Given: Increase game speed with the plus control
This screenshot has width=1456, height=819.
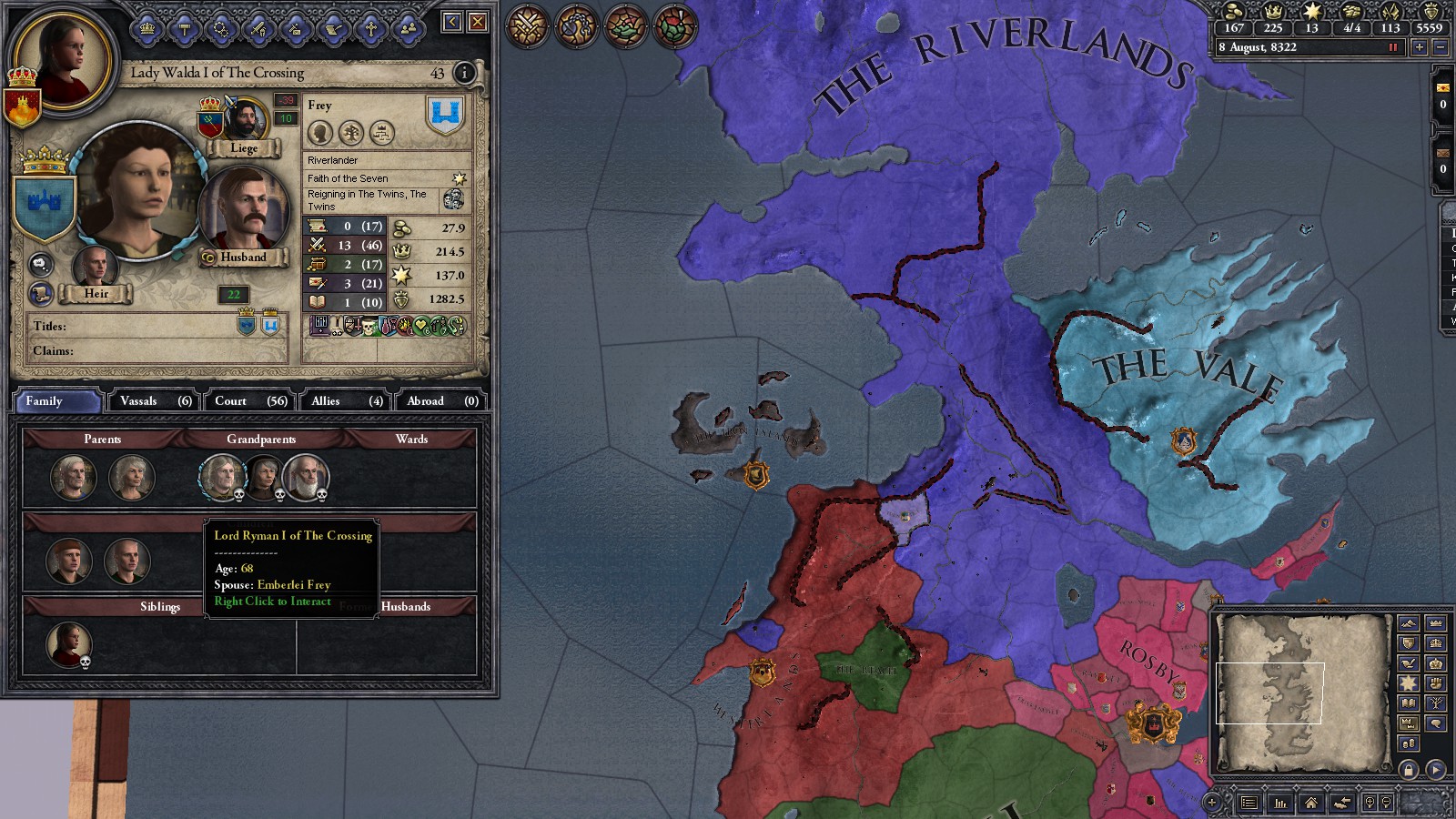Looking at the screenshot, I should pos(1420,46).
